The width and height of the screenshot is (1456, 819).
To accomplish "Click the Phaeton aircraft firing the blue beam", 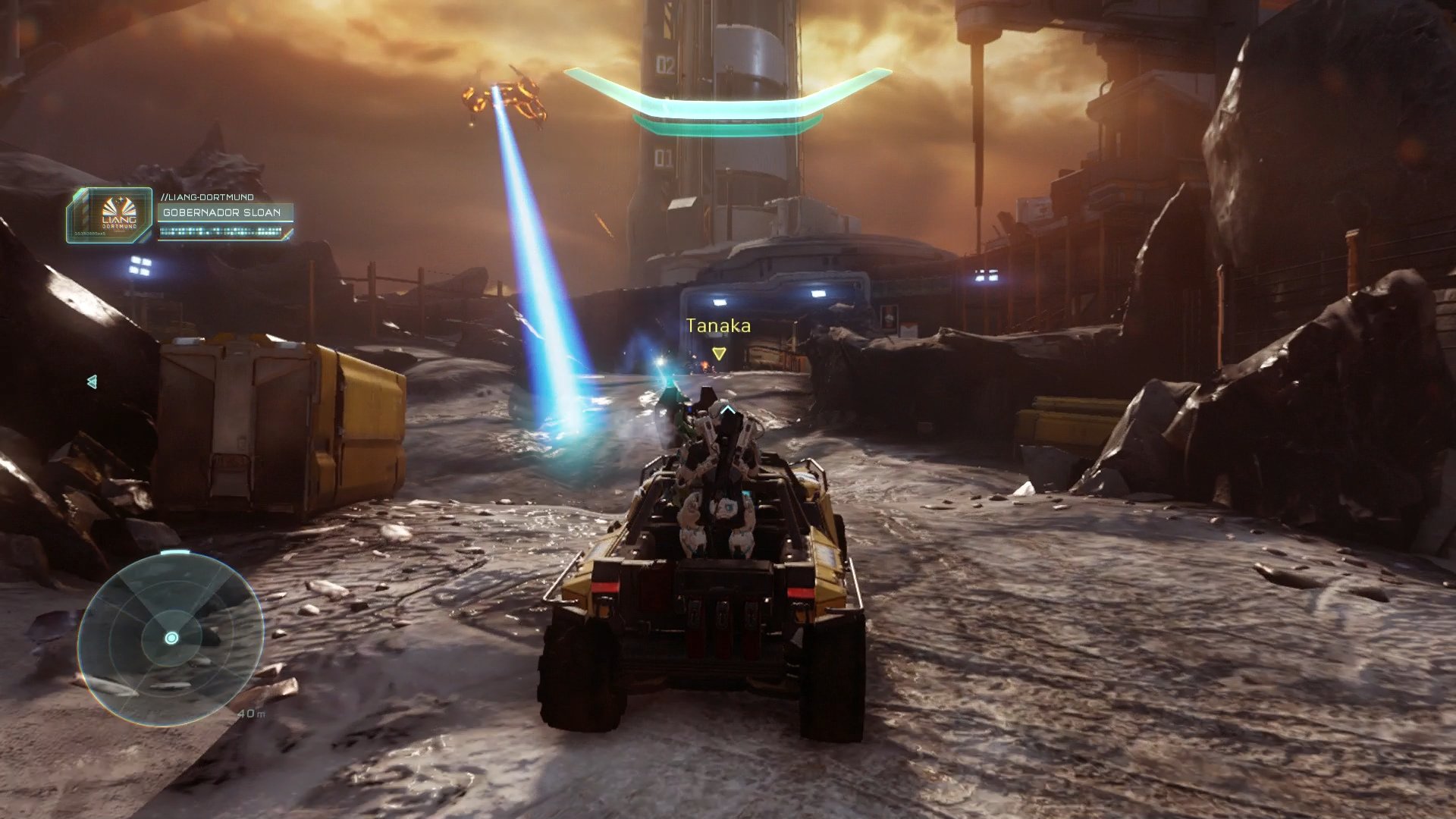I will 504,95.
